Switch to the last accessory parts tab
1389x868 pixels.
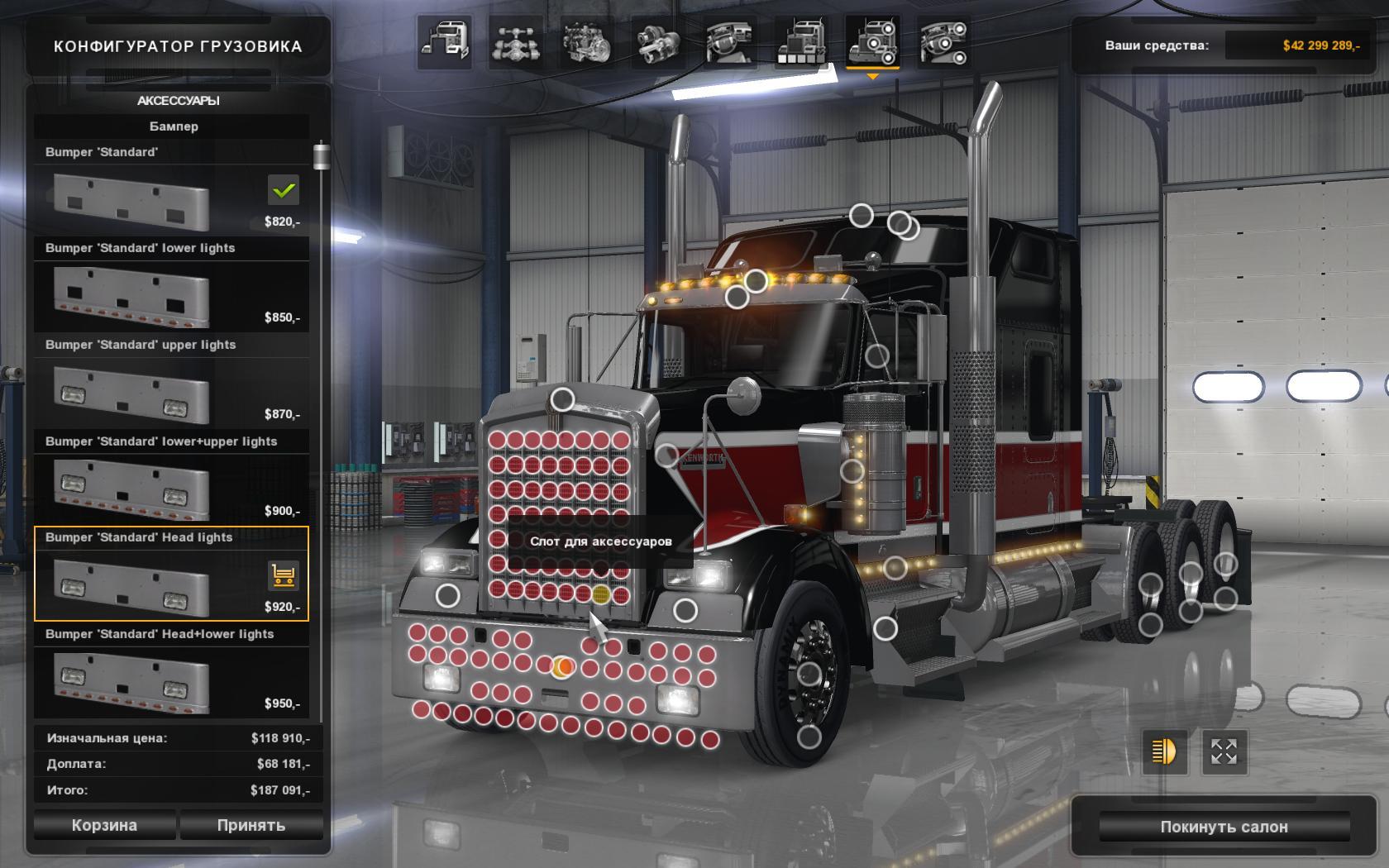coord(943,41)
